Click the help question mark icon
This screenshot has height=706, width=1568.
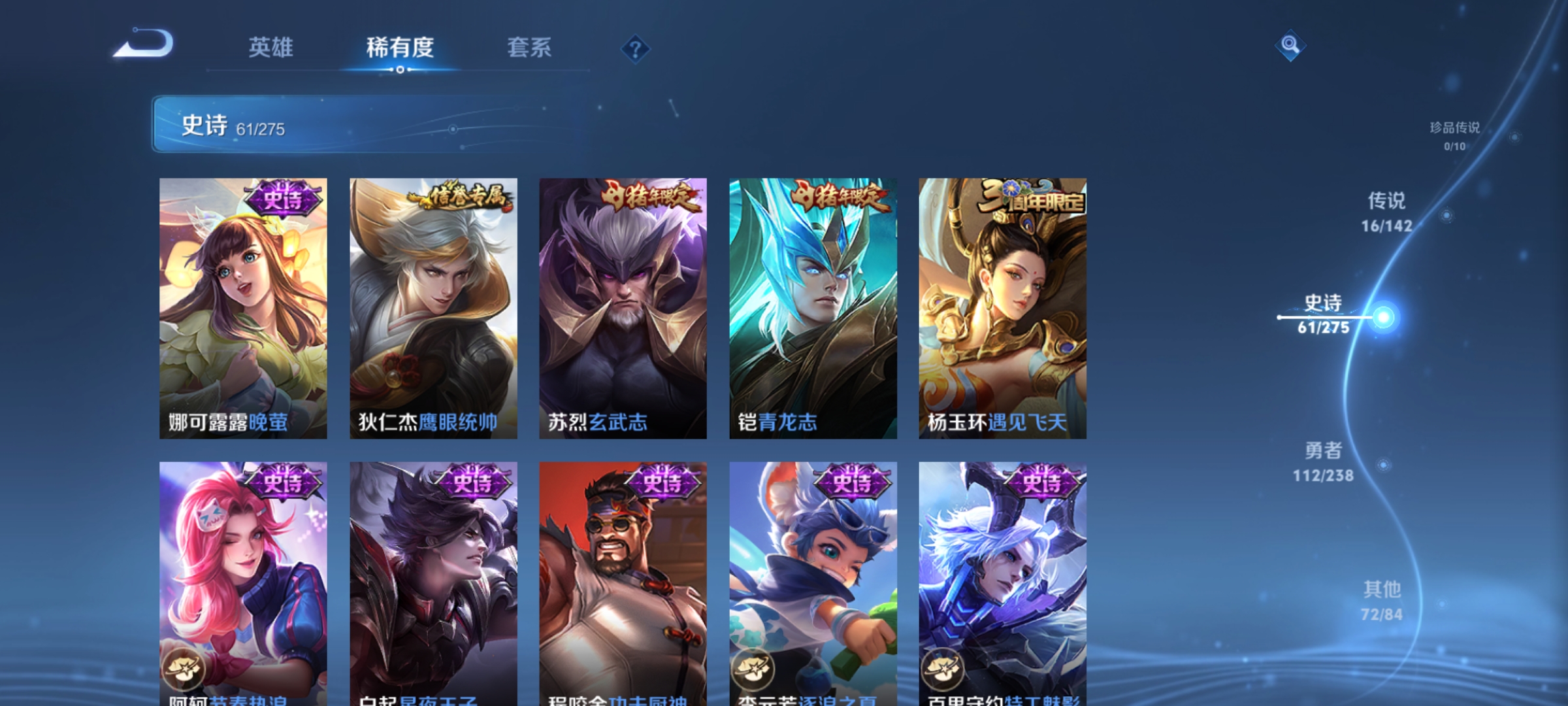(636, 50)
